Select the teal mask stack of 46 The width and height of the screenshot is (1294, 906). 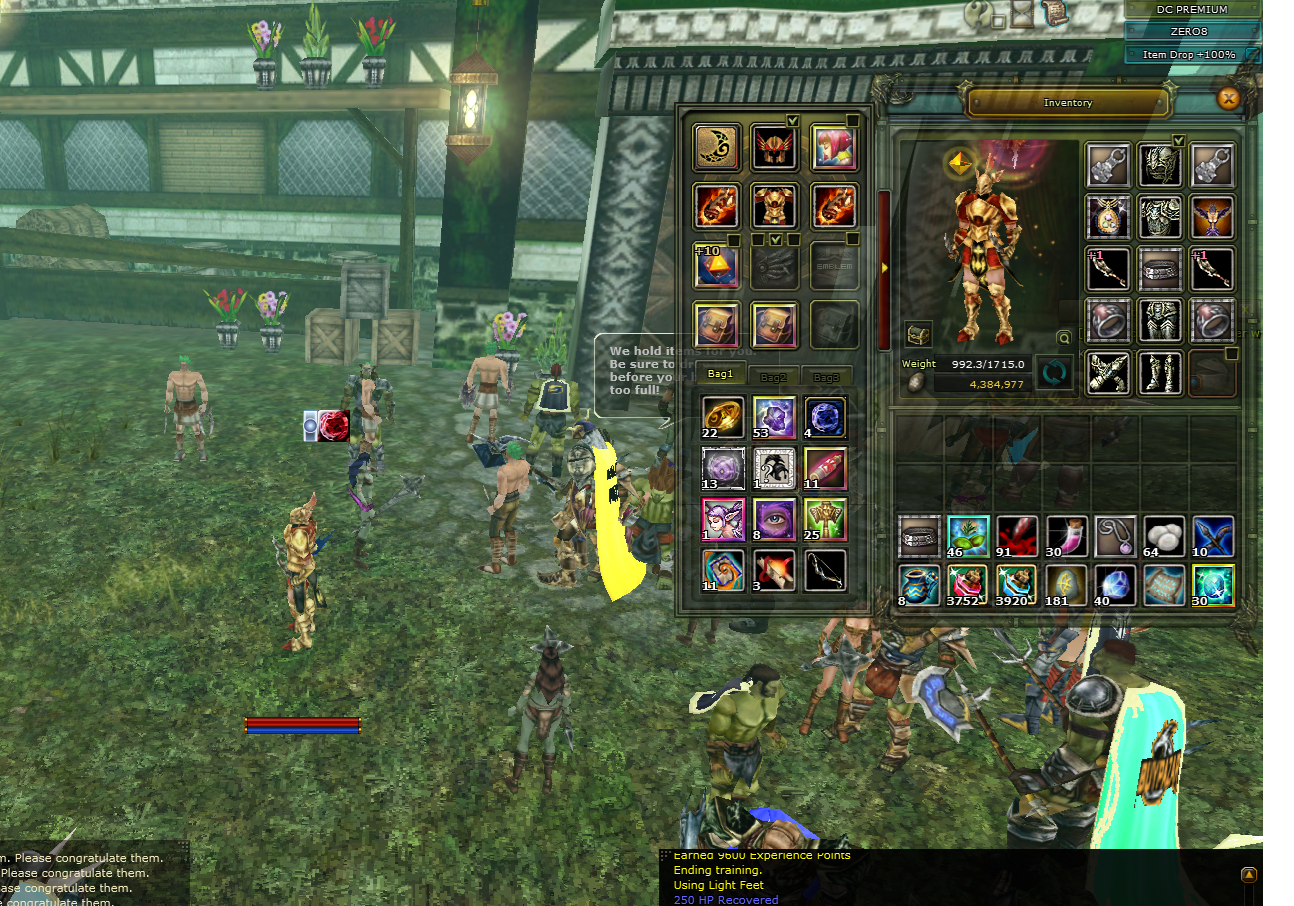coord(968,536)
